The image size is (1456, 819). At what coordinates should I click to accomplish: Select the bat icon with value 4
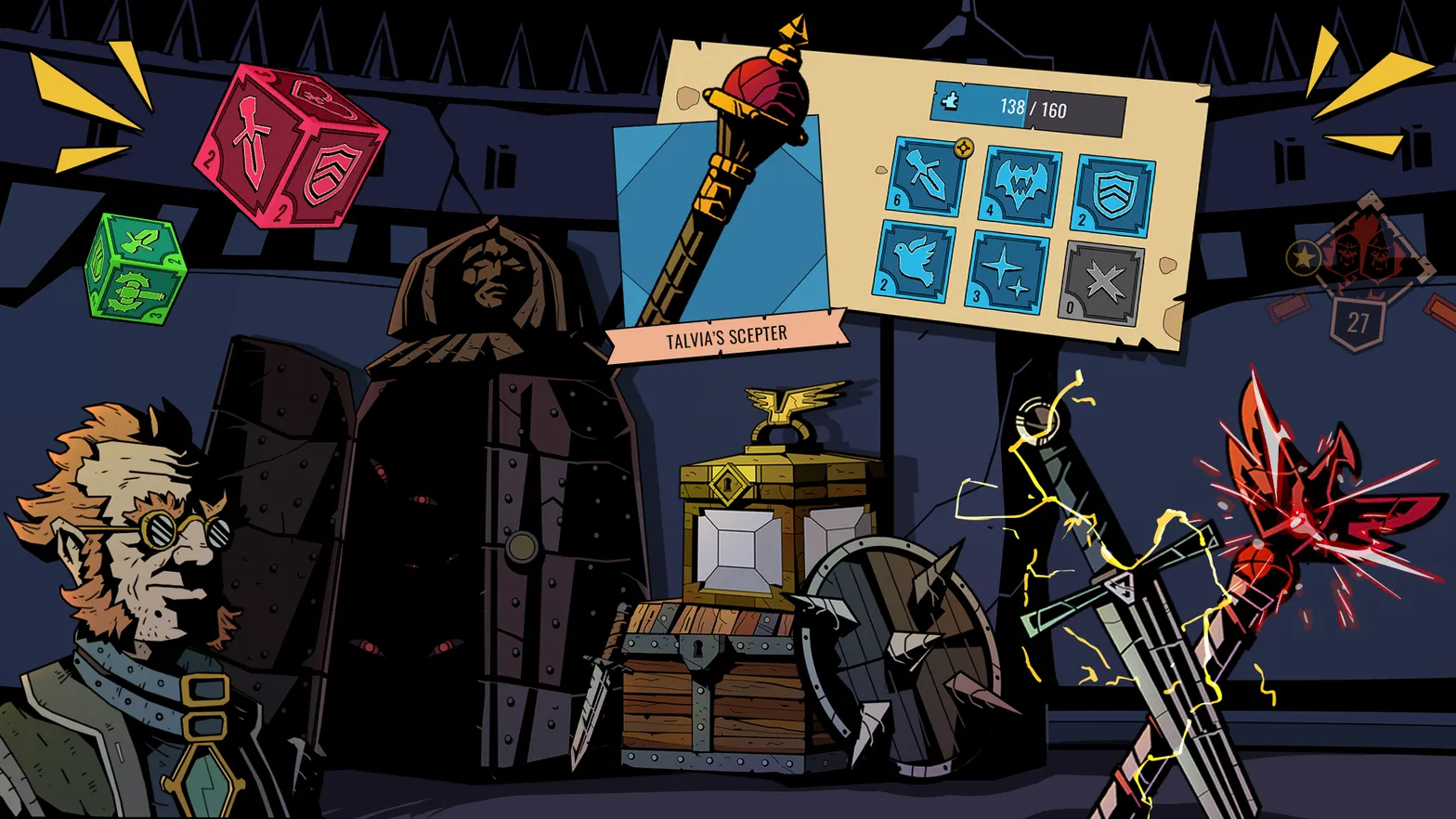(1018, 183)
